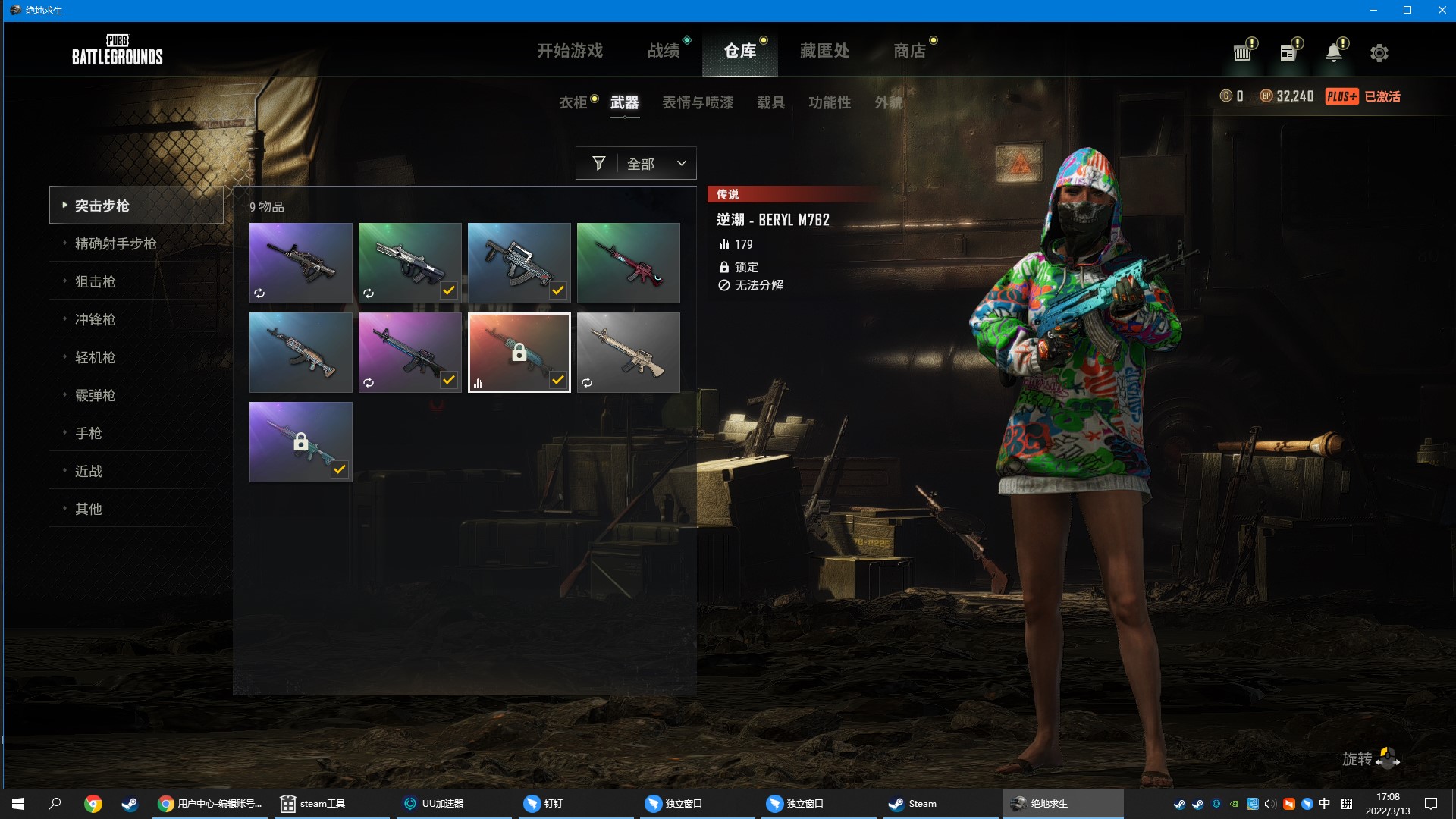Open the esports grid icon with alert badge
The width and height of the screenshot is (1456, 819).
[x=1241, y=52]
